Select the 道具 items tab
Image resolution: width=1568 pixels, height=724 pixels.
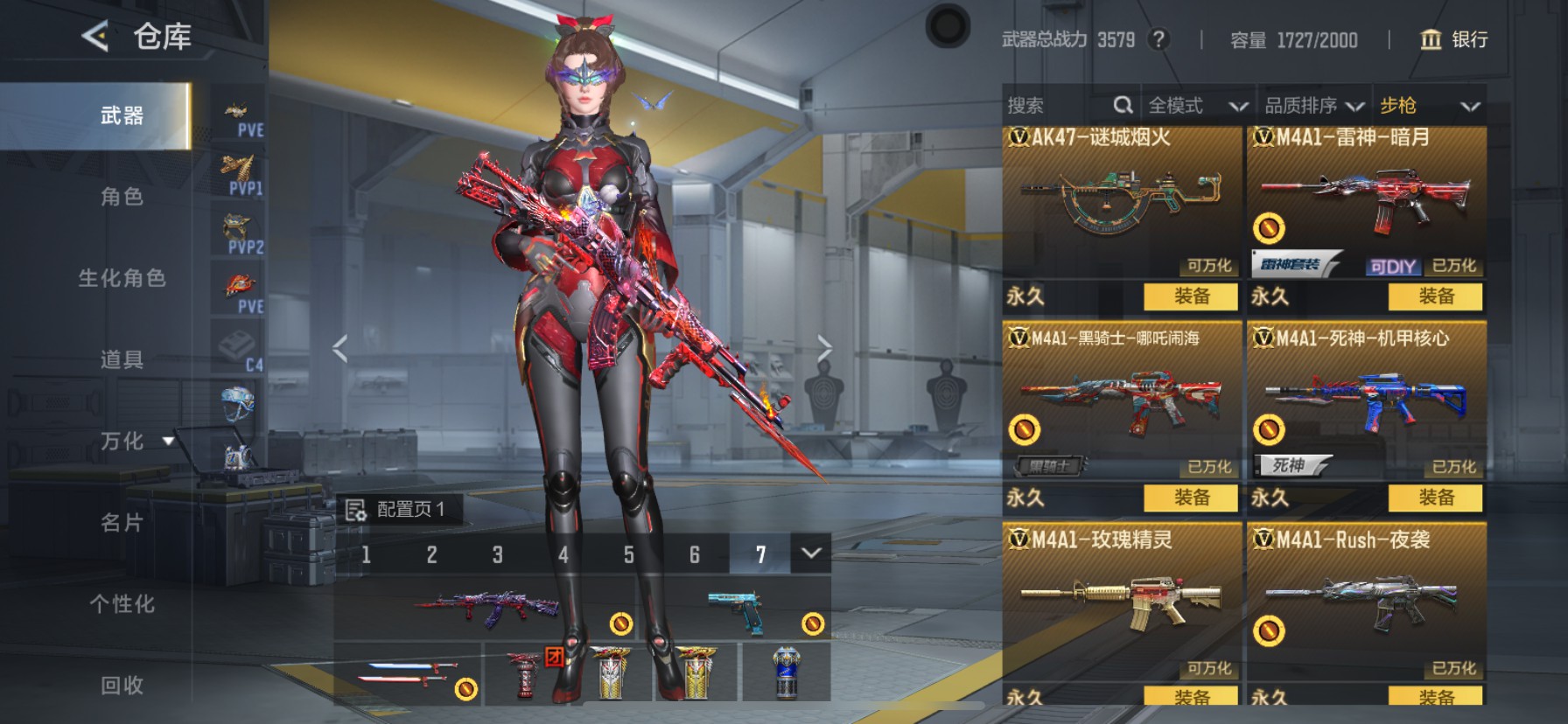(122, 359)
